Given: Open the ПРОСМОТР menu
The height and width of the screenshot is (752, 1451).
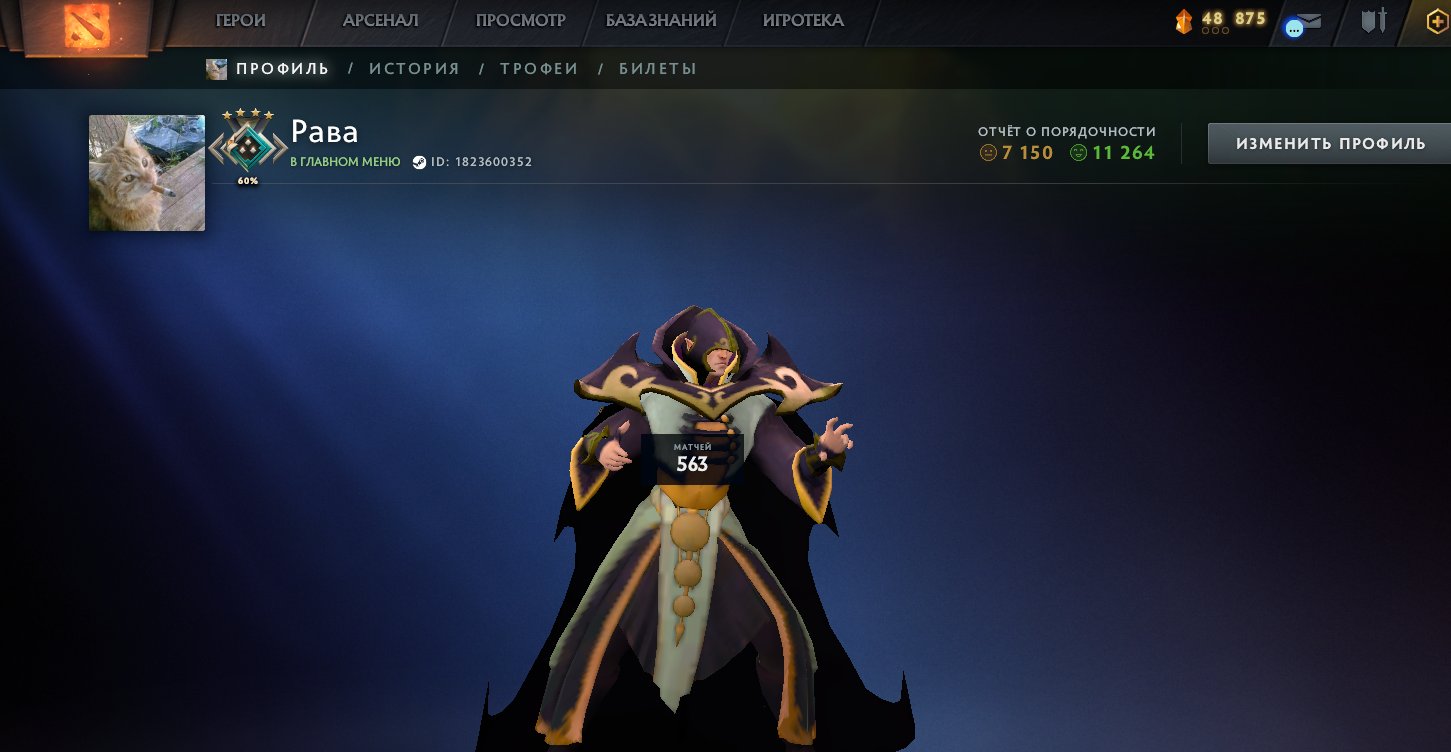Looking at the screenshot, I should pos(521,20).
